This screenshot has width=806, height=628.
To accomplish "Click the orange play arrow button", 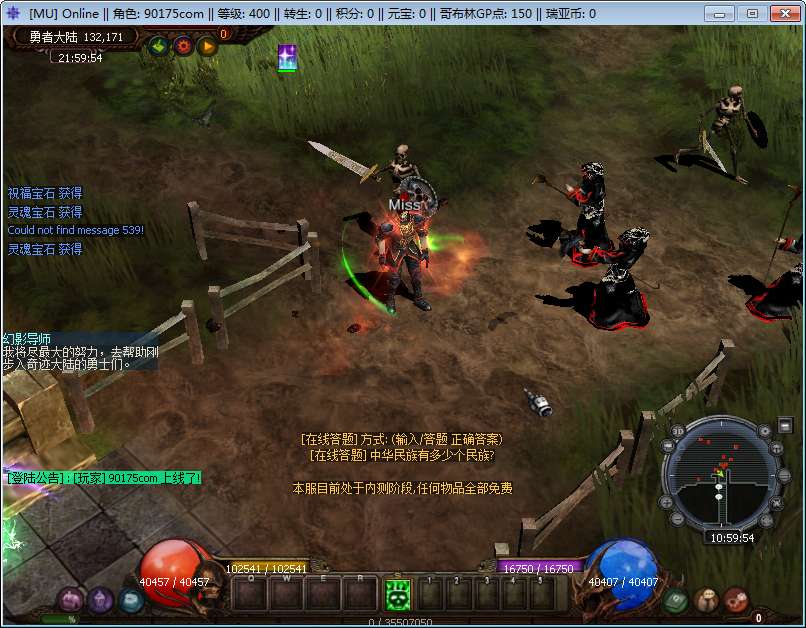I will (x=207, y=45).
